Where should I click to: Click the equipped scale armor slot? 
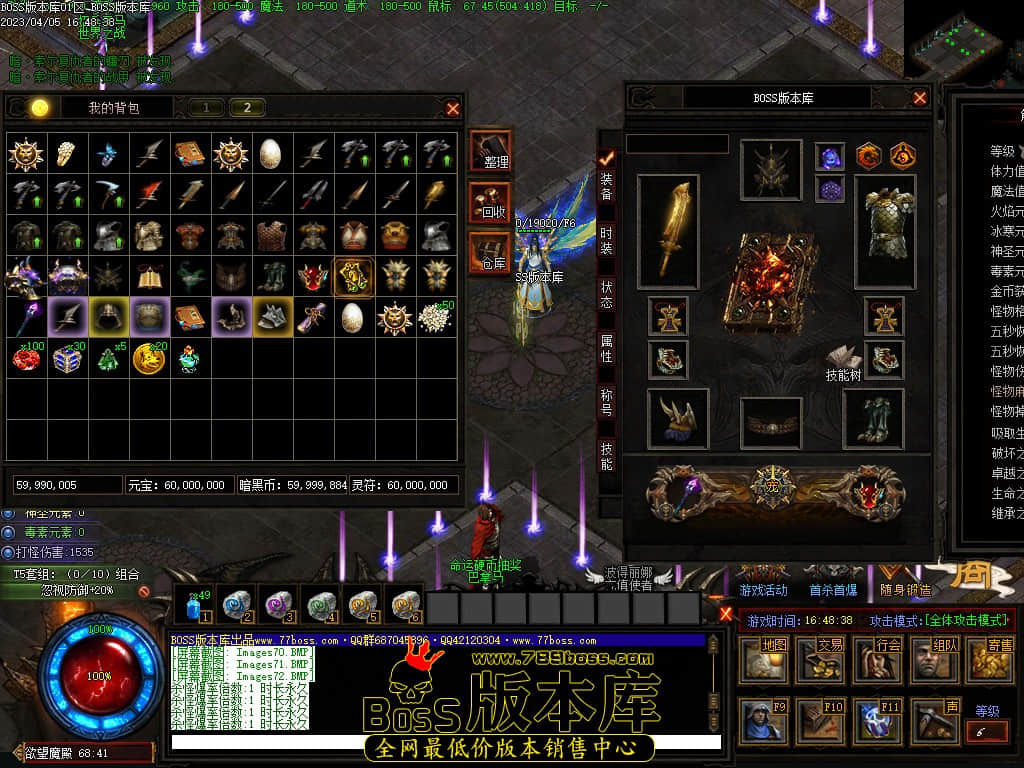click(884, 224)
